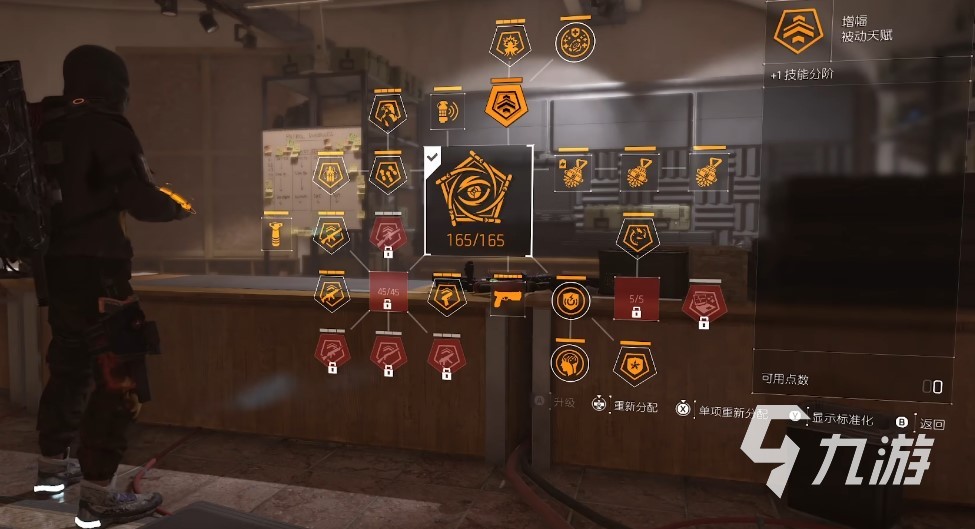Choose the orange triple-chevron talent node
Image resolution: width=975 pixels, height=529 pixels.
pyautogui.click(x=505, y=100)
